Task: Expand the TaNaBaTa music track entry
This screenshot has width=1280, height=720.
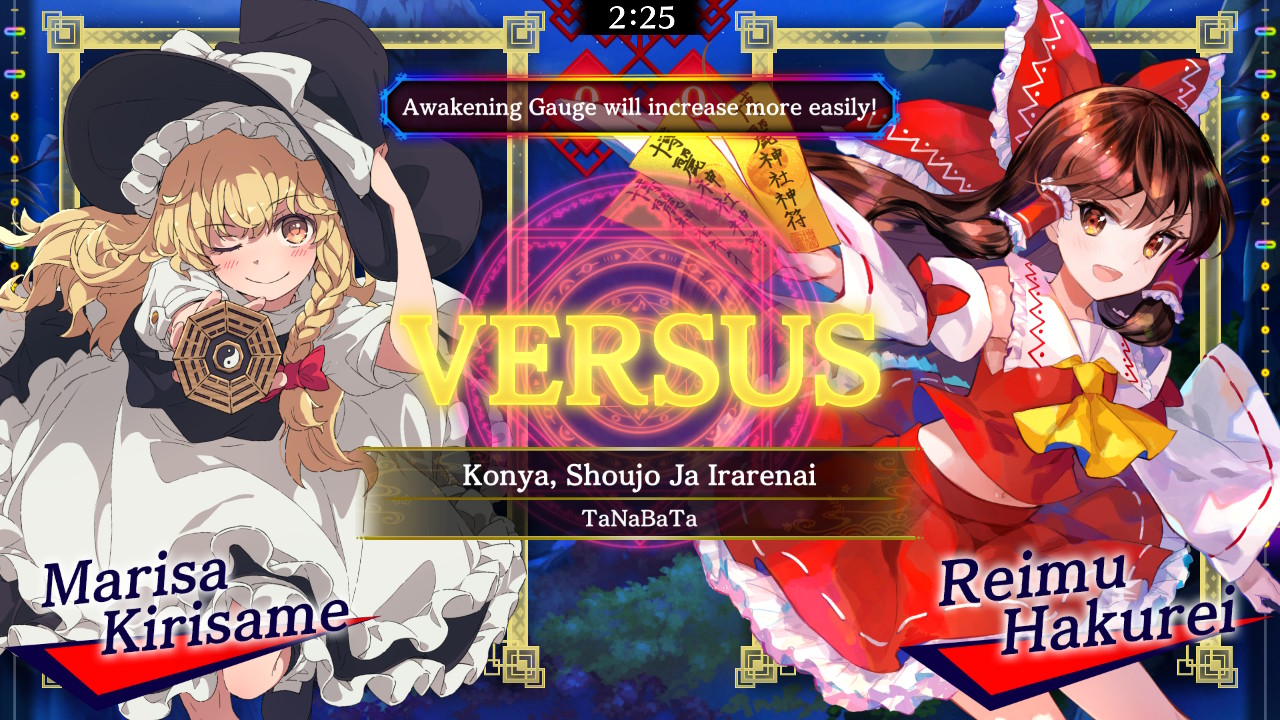Action: 640,519
